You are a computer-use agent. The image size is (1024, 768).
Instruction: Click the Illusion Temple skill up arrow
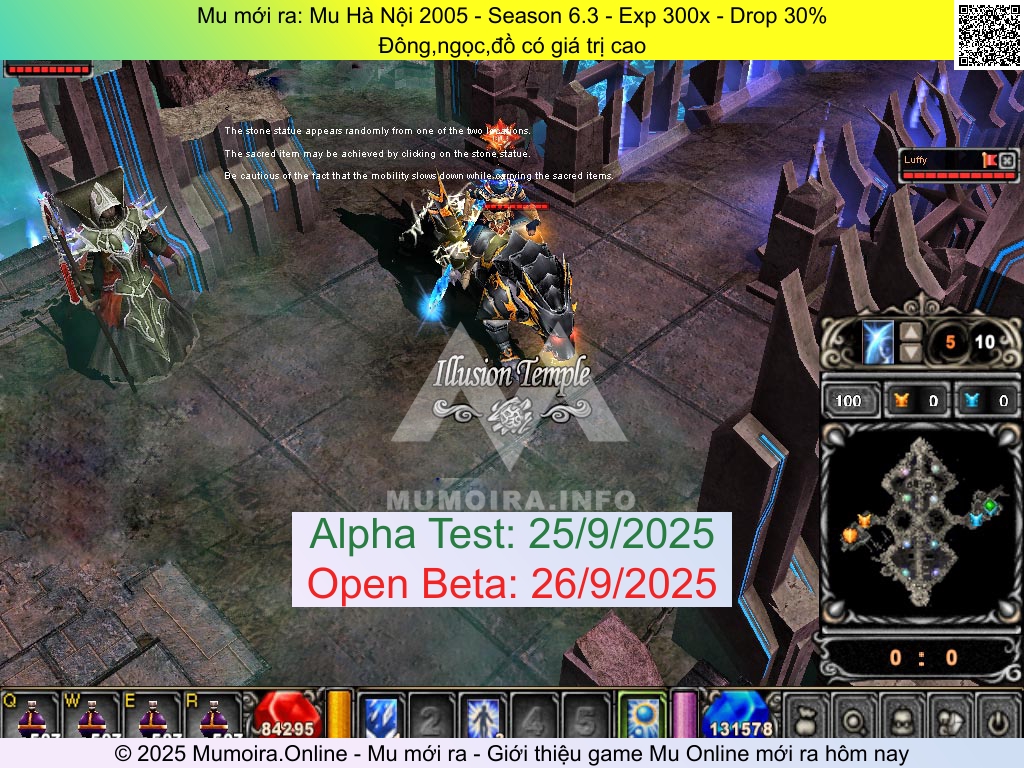pyautogui.click(x=911, y=333)
